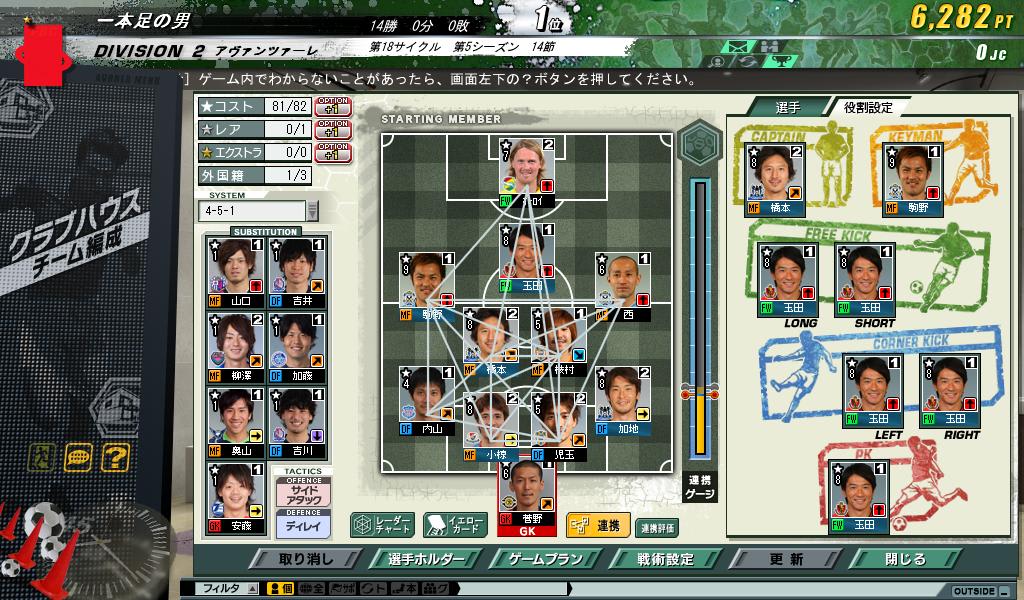Open help with the yellow question-mark button
This screenshot has width=1024, height=600.
coord(114,457)
